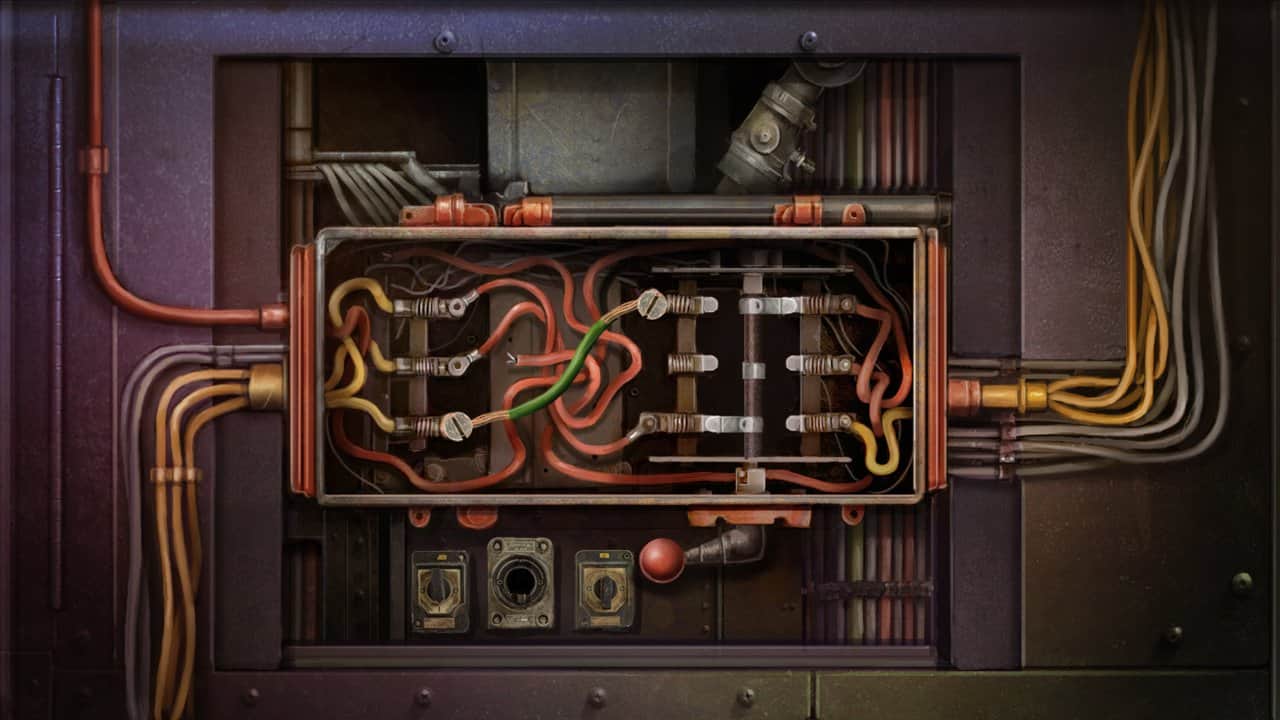Turn the rotary switch beside the red lever

point(604,589)
